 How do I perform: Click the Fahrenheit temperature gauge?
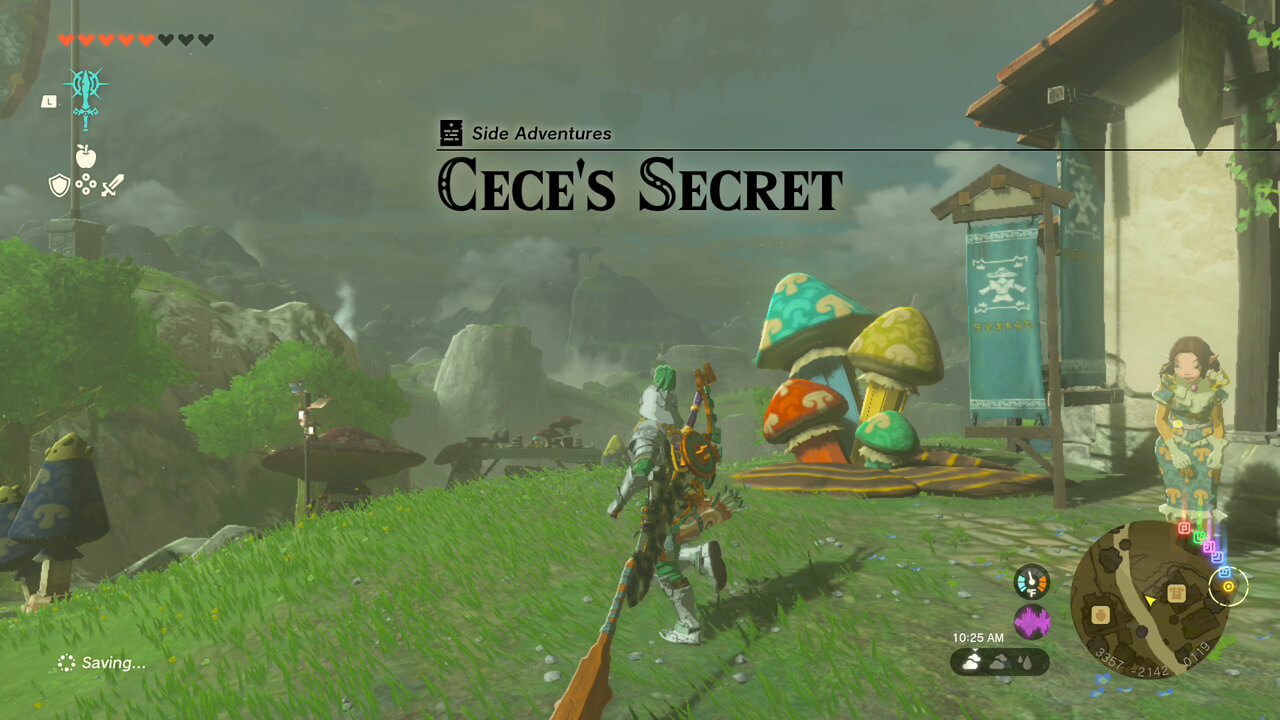1032,581
